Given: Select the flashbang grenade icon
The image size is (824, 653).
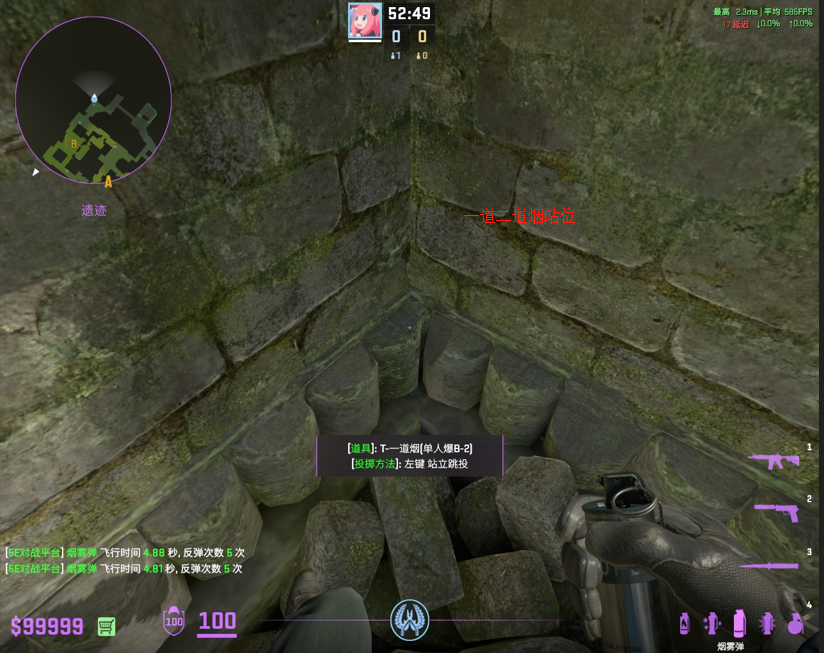Looking at the screenshot, I should tap(767, 623).
